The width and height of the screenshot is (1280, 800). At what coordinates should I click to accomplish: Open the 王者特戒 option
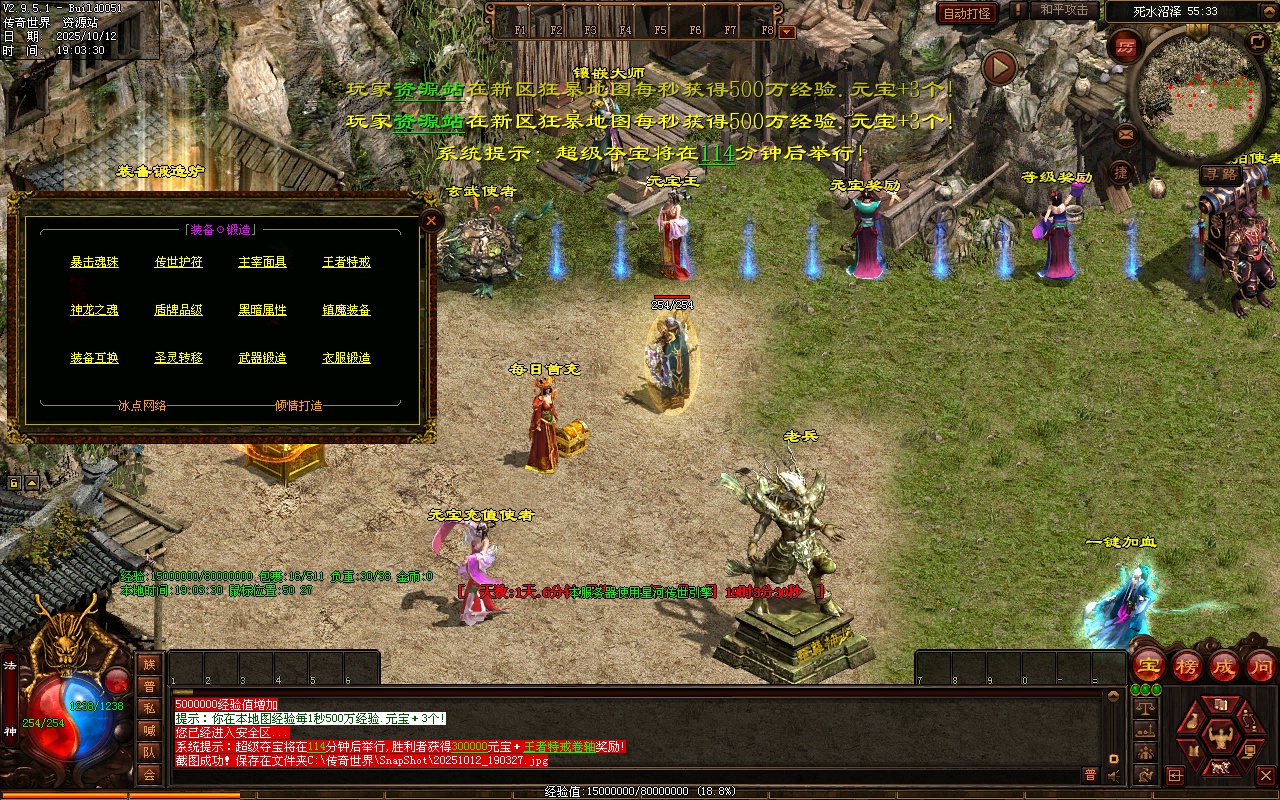pos(346,262)
